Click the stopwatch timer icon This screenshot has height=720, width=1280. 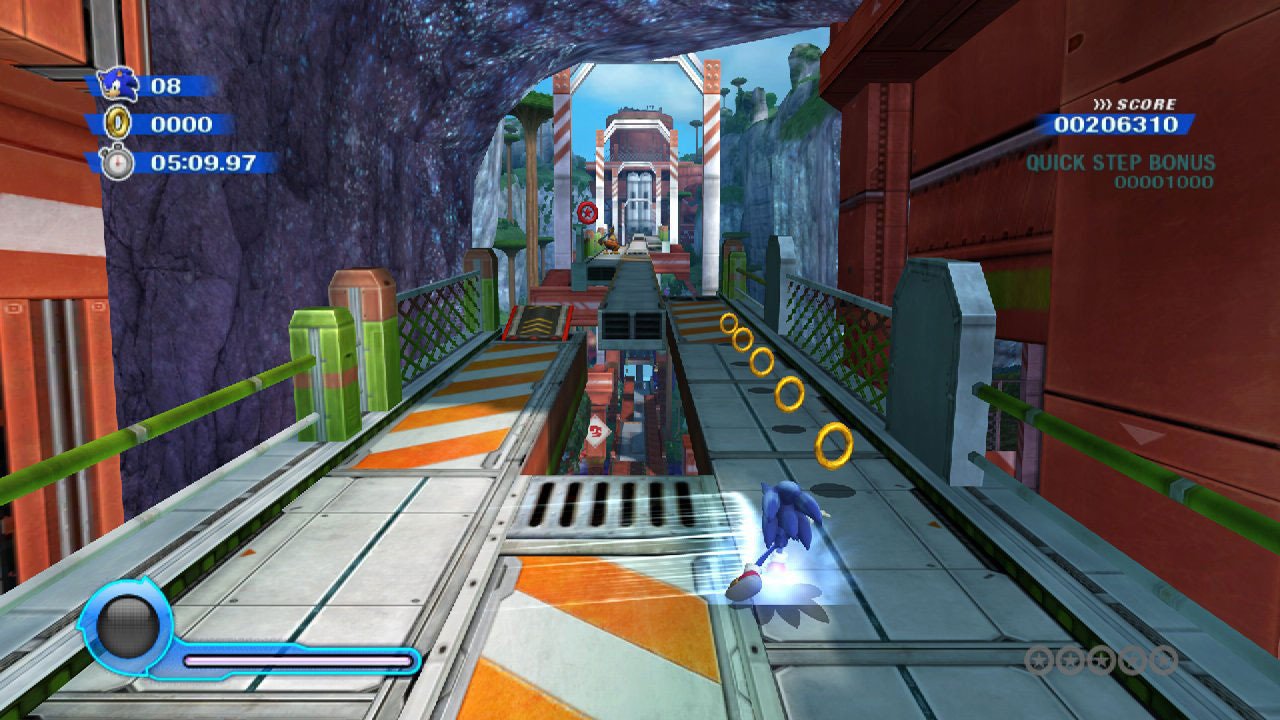pyautogui.click(x=117, y=161)
